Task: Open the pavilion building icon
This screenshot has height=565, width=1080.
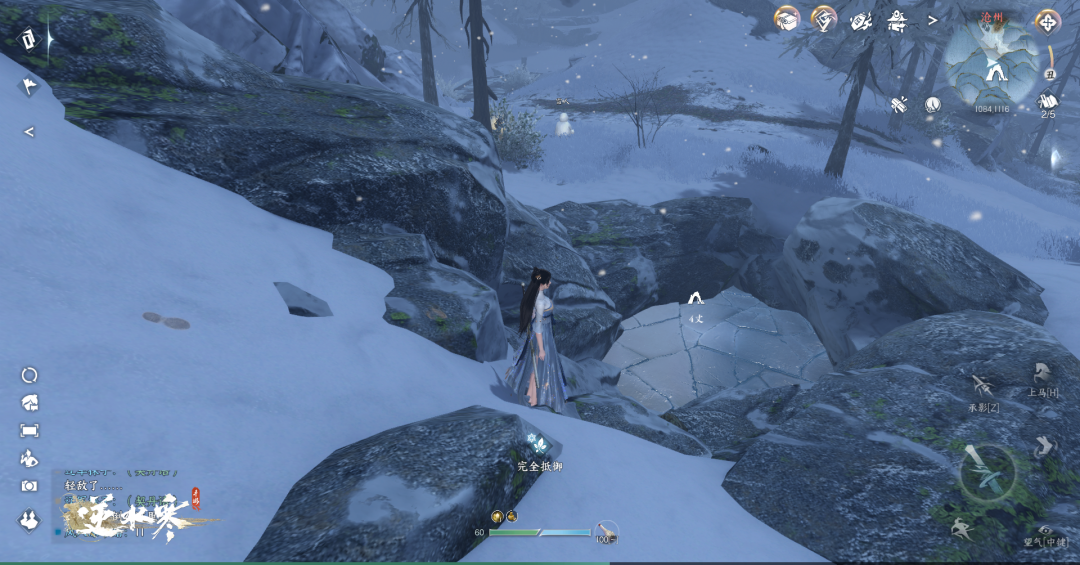Action: 897,19
